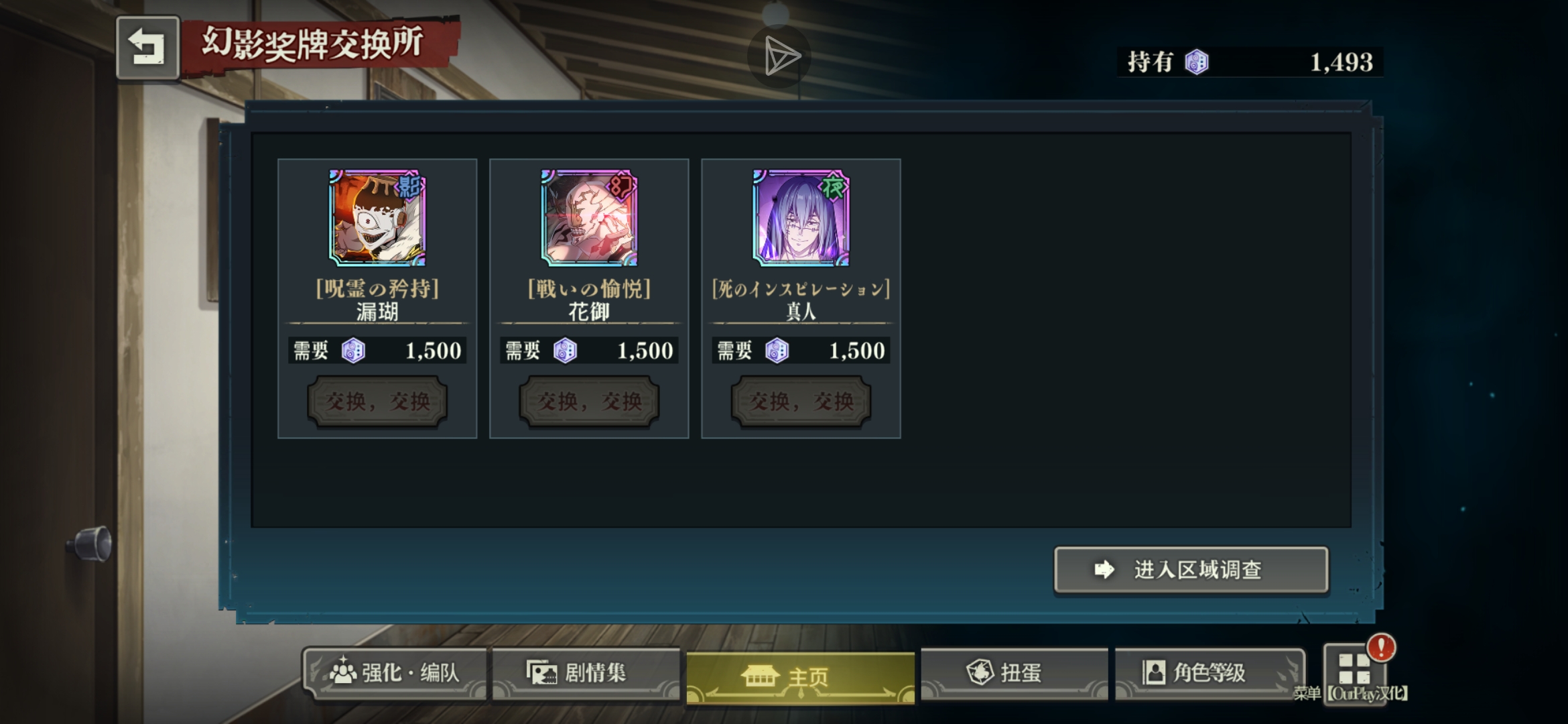Select the 漏瑚 character card portrait
This screenshot has height=724, width=1568.
point(377,218)
